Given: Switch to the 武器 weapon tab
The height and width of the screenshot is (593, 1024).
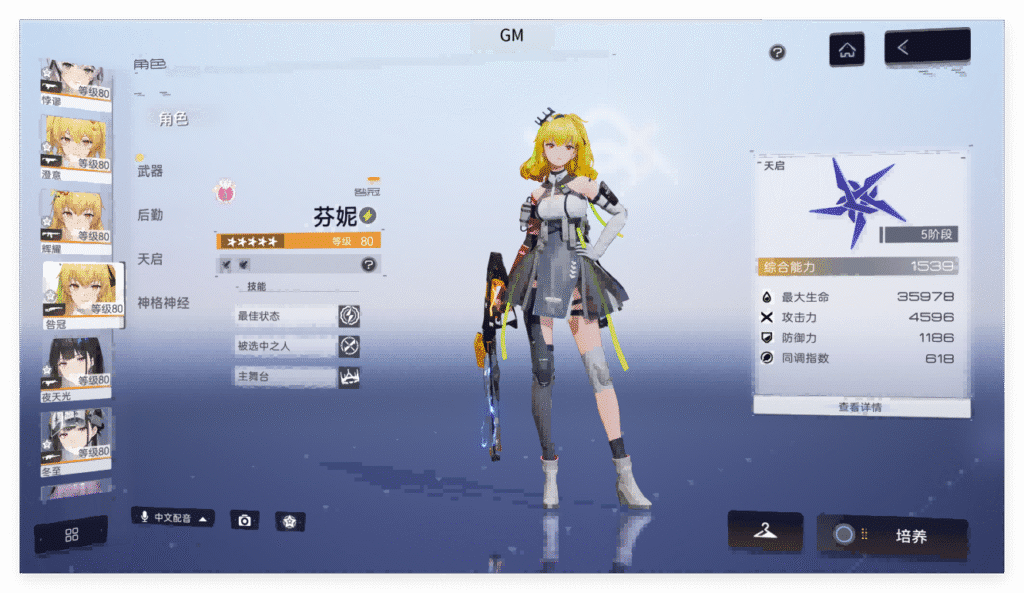Looking at the screenshot, I should [x=150, y=171].
